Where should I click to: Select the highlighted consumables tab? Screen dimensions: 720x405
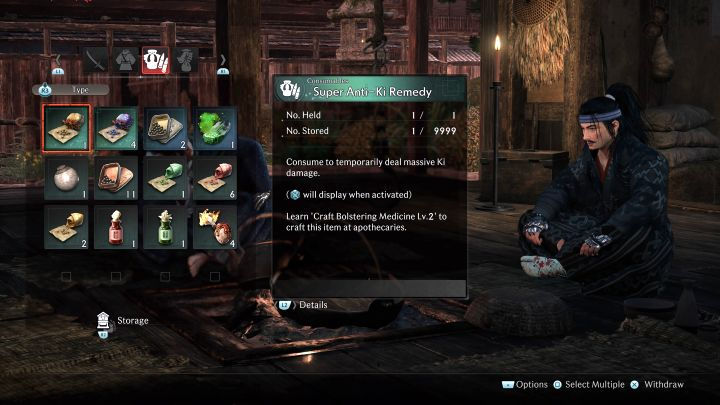pos(155,61)
